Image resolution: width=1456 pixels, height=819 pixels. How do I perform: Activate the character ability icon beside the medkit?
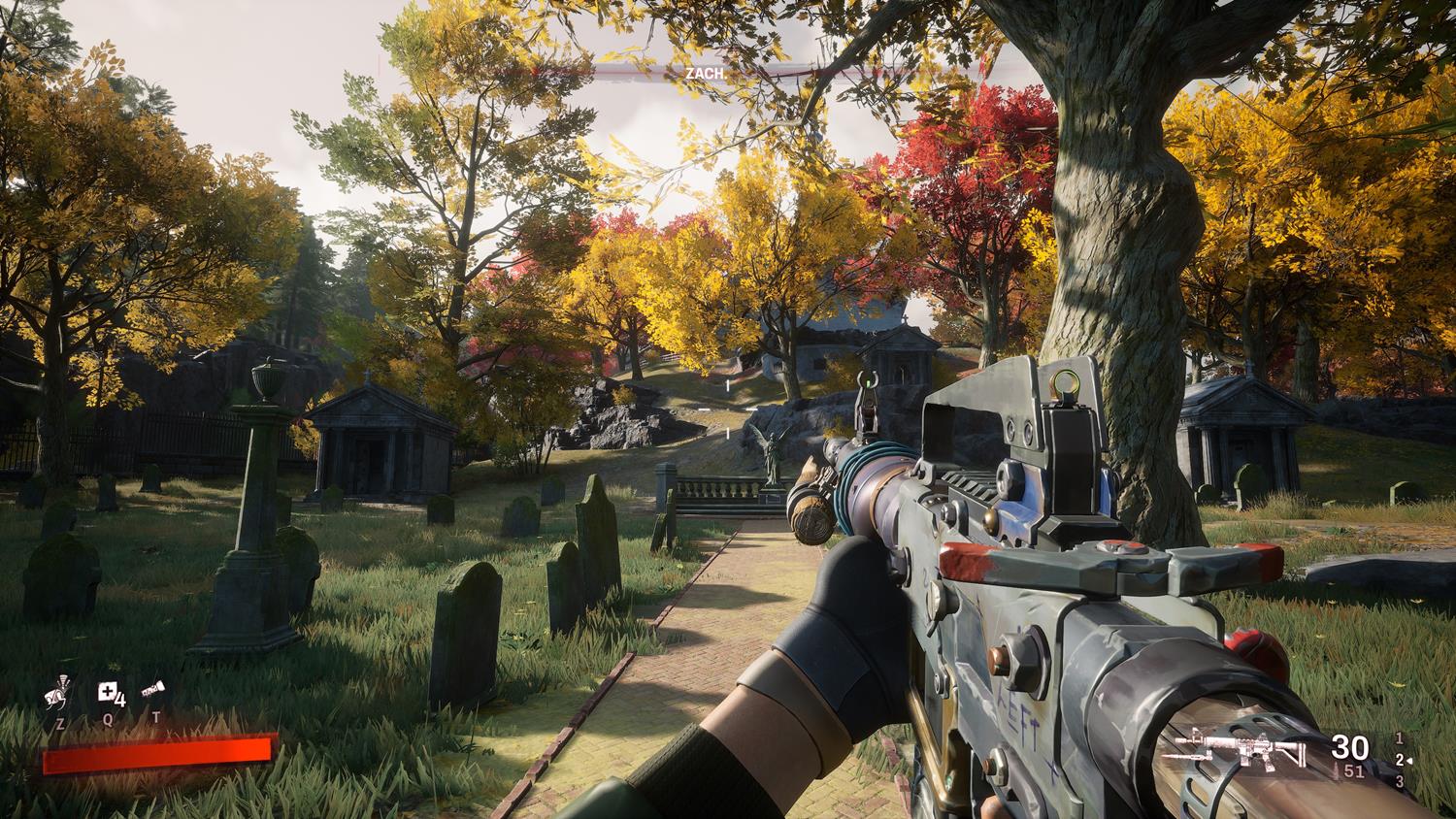click(58, 693)
